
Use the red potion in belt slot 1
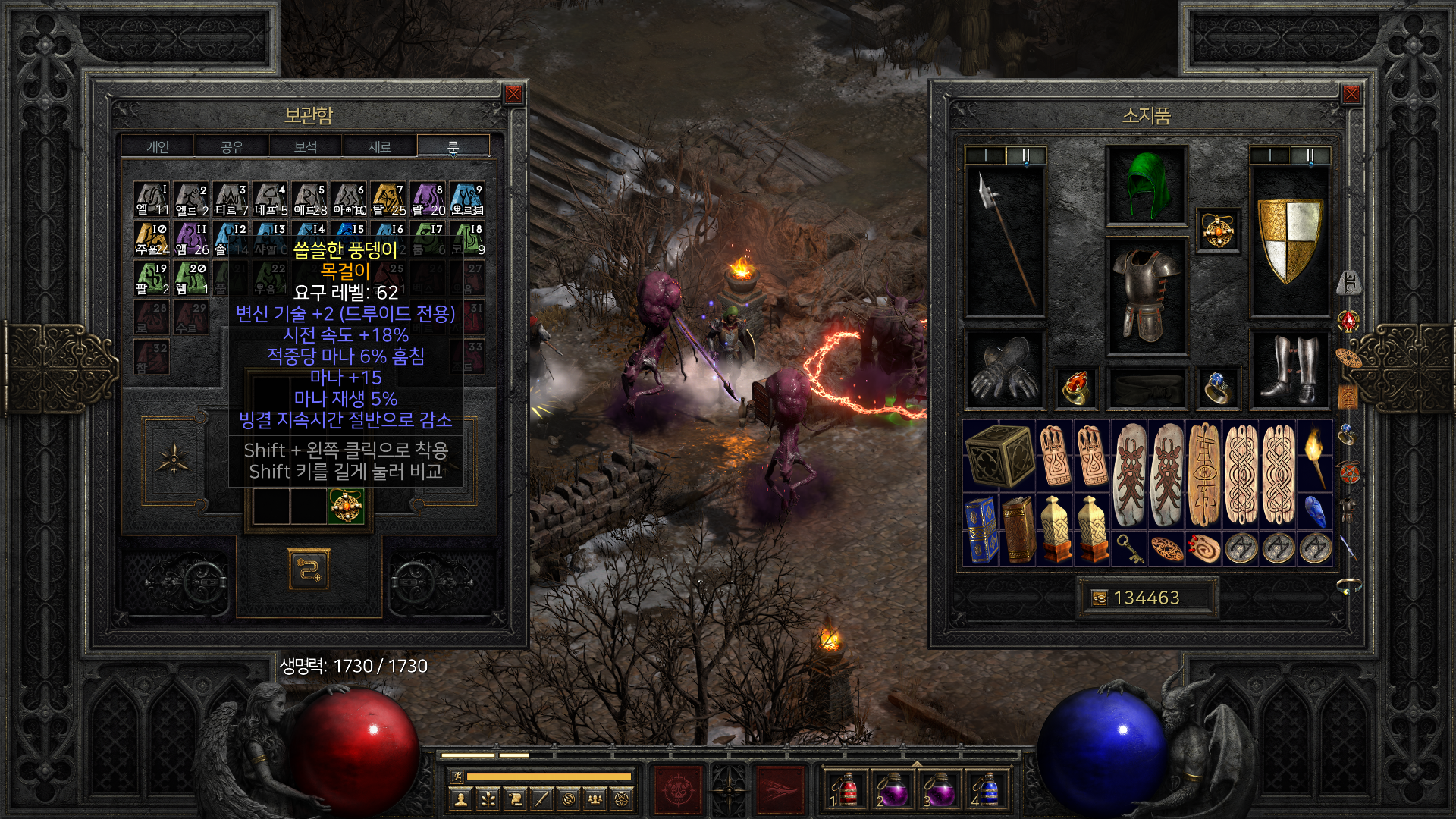[847, 790]
